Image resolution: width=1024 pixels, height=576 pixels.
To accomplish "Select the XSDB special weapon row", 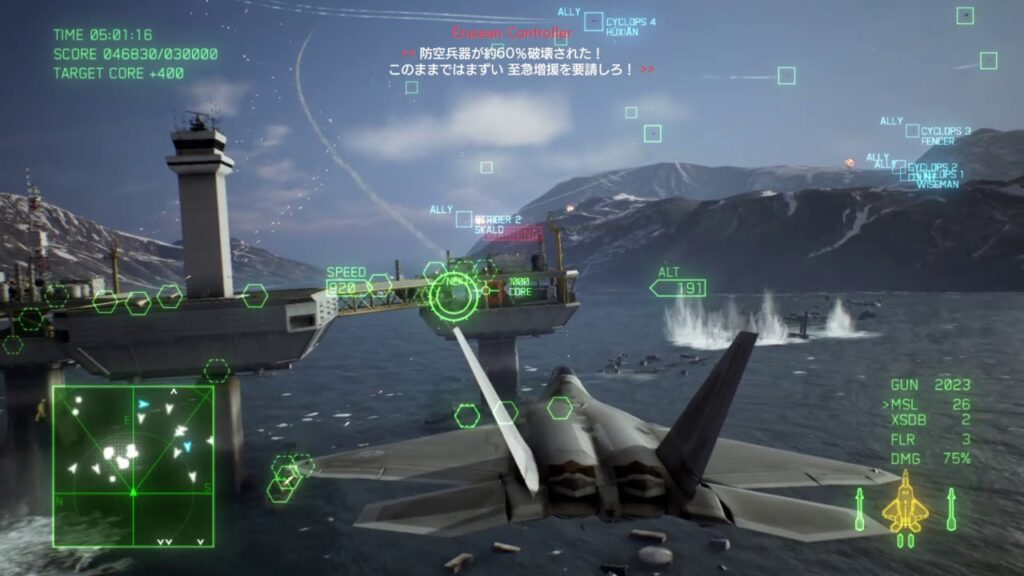I will pos(930,422).
